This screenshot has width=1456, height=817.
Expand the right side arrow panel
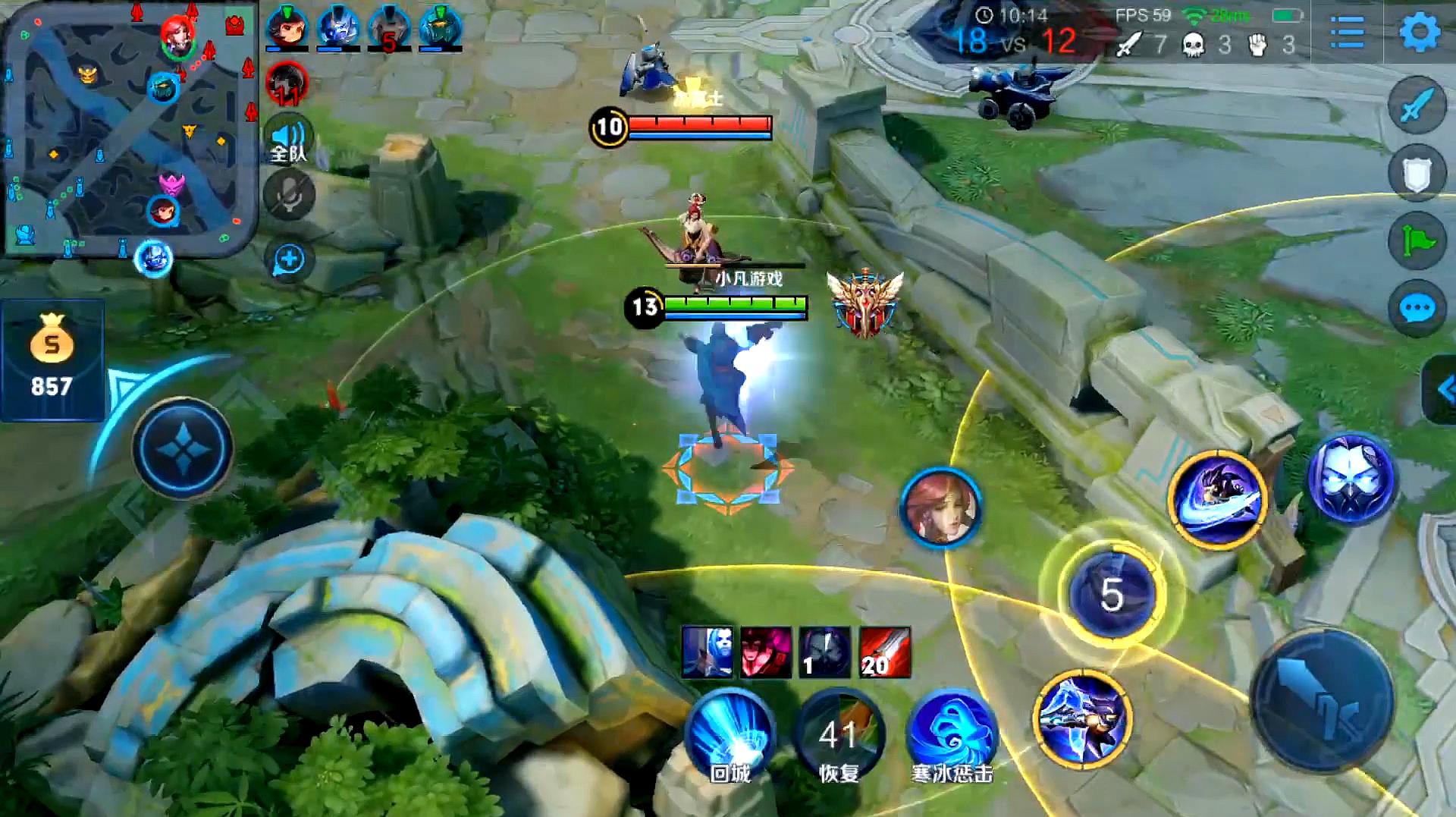pos(1442,390)
